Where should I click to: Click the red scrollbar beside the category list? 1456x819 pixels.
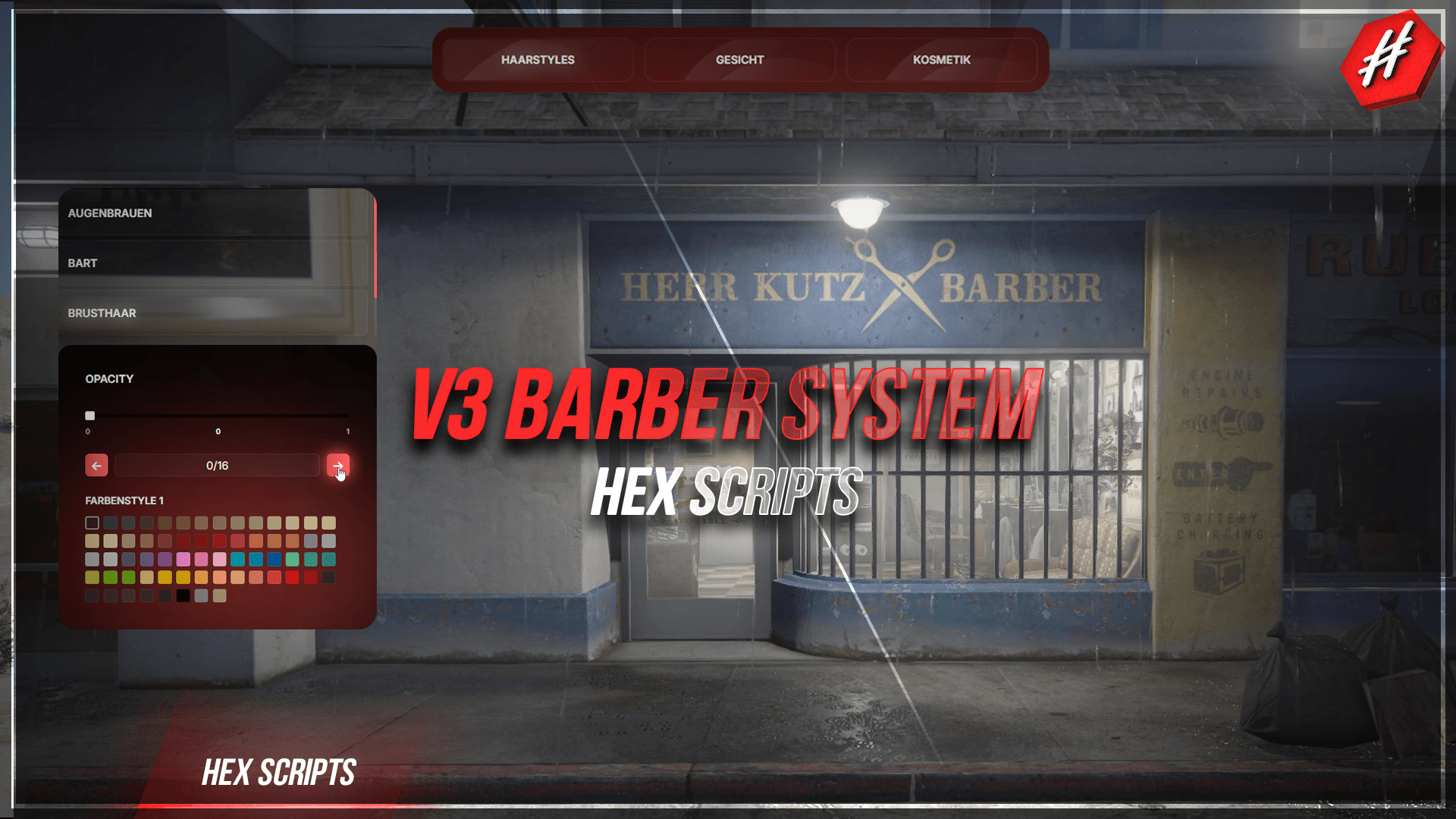375,250
